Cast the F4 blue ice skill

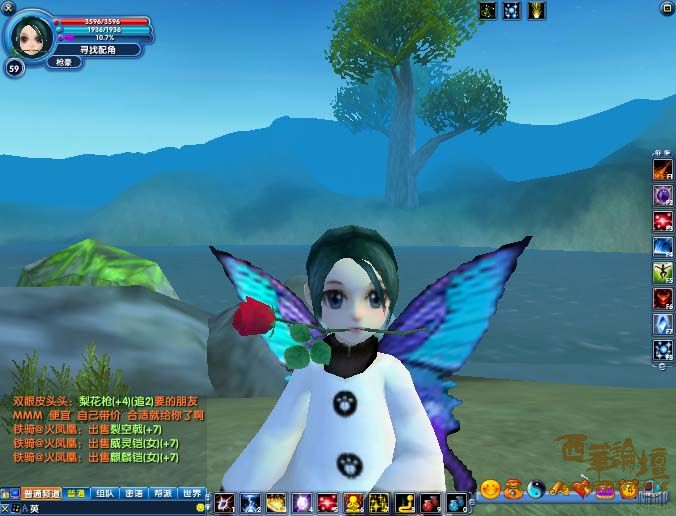(x=662, y=246)
